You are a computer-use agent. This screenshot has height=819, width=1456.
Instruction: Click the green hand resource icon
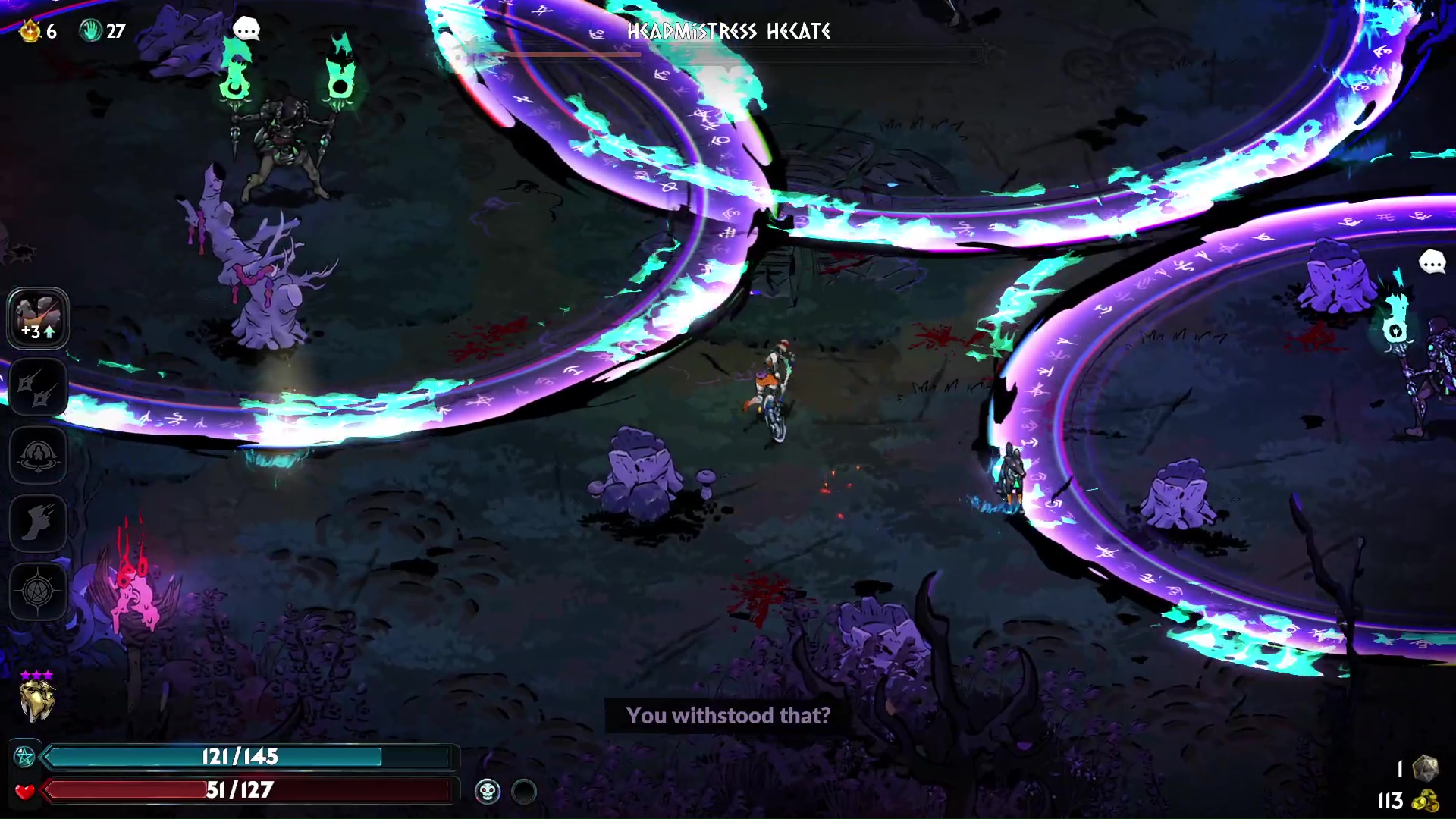point(91,31)
